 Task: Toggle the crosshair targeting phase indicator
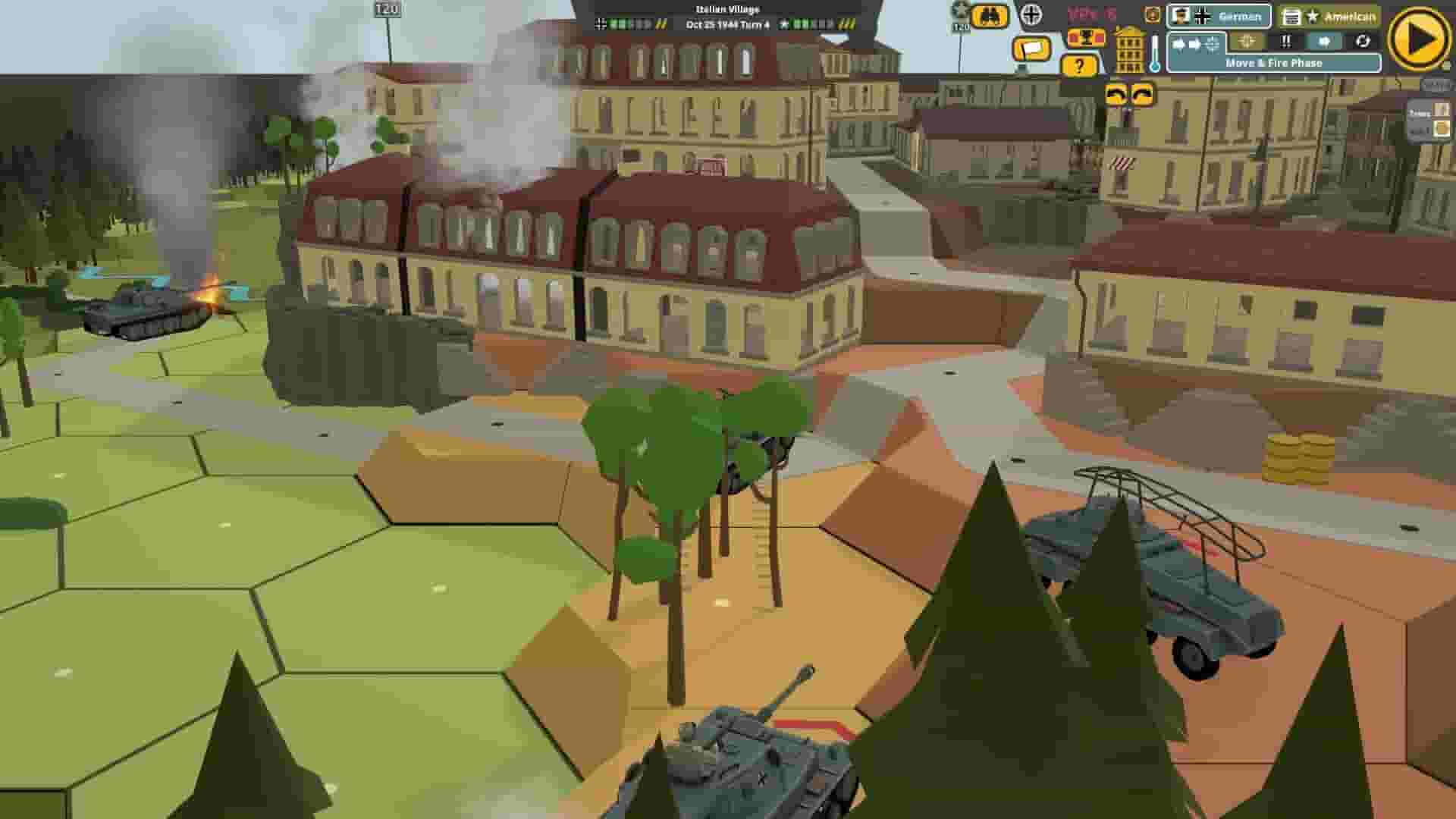coord(1246,41)
